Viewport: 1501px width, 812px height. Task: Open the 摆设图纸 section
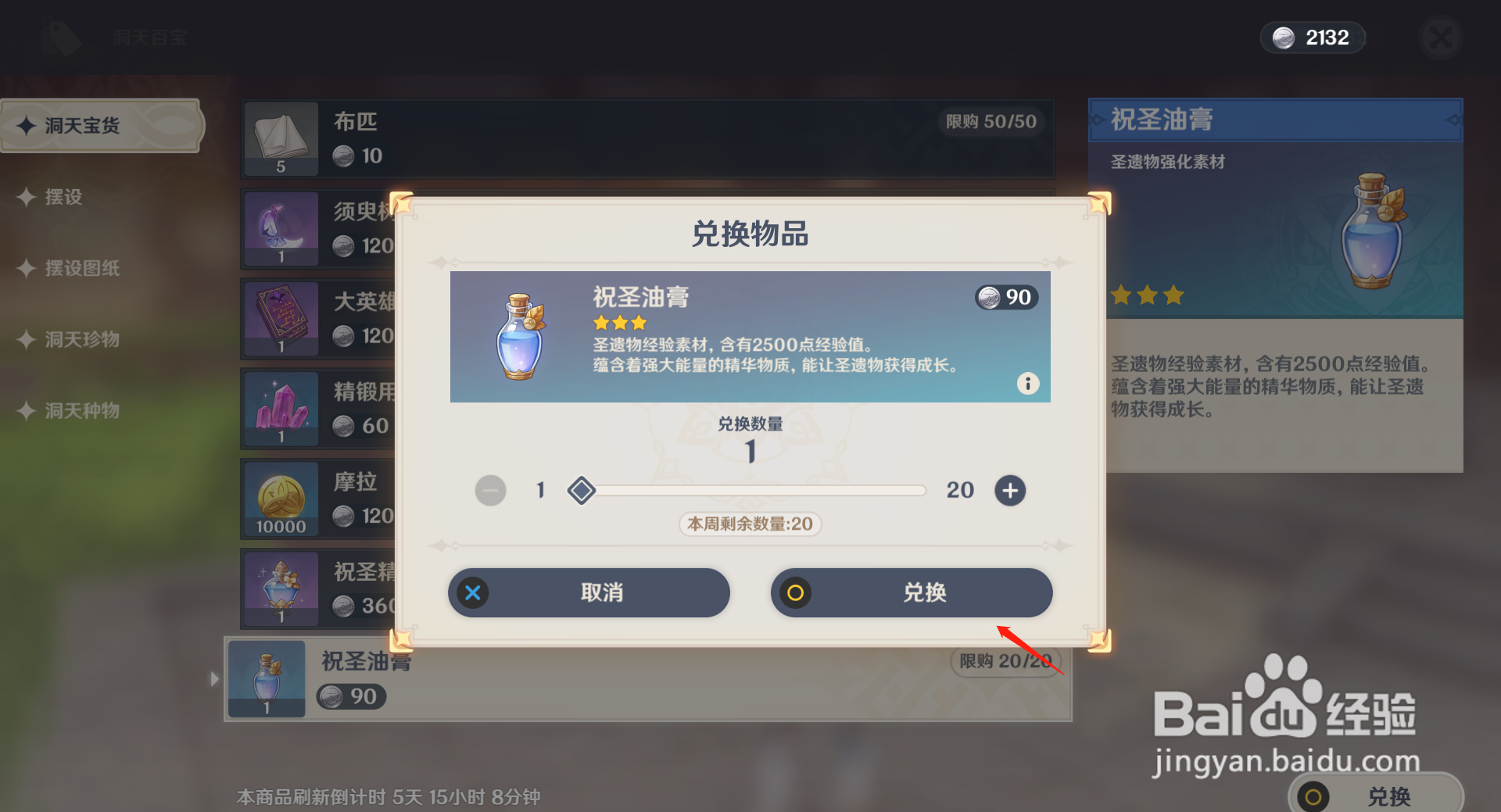tap(82, 268)
